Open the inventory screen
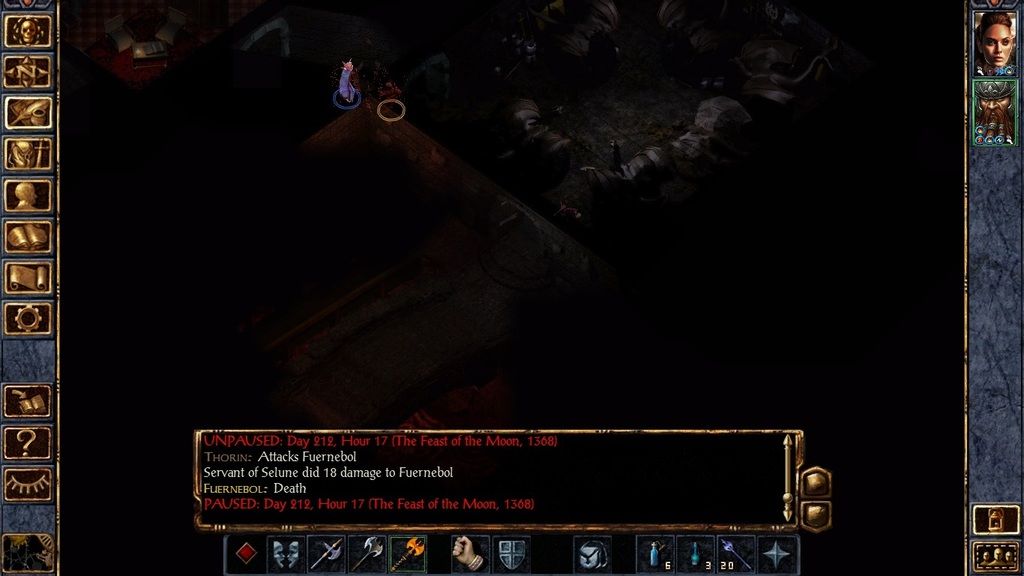Viewport: 1024px width, 576px height. click(x=28, y=154)
